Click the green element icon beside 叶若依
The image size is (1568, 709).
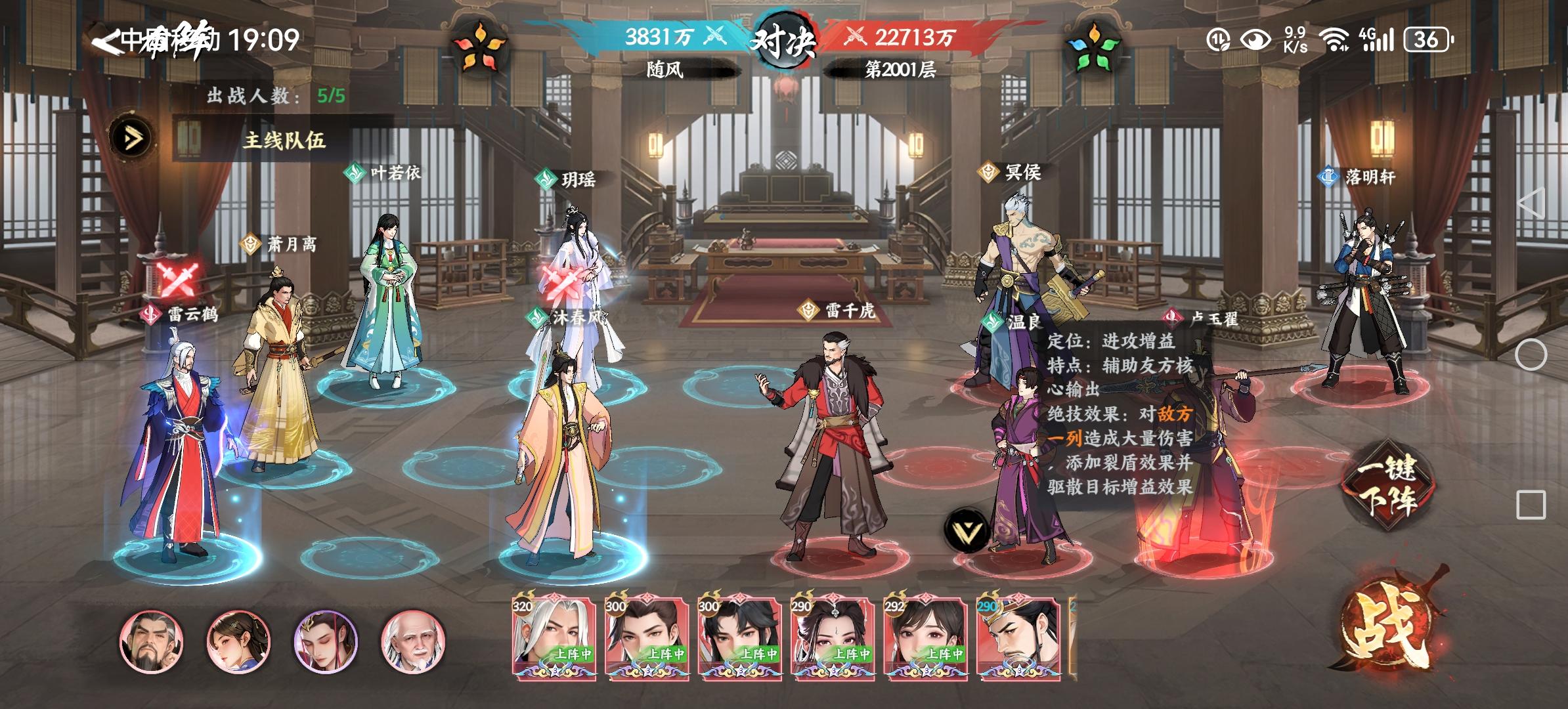click(353, 172)
